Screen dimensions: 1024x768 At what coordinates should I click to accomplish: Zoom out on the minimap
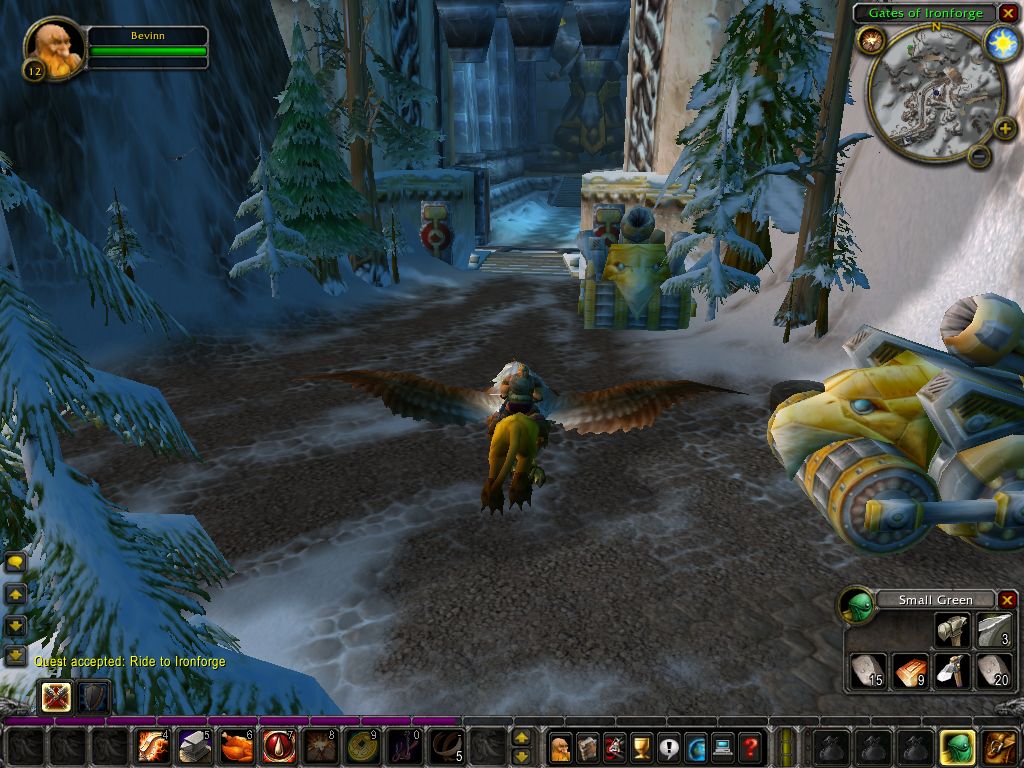coord(979,155)
